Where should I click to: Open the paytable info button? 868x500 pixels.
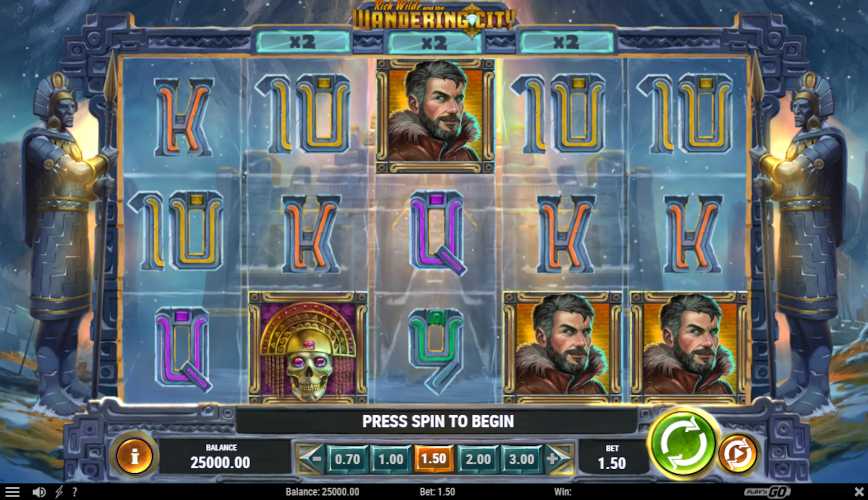click(x=134, y=456)
